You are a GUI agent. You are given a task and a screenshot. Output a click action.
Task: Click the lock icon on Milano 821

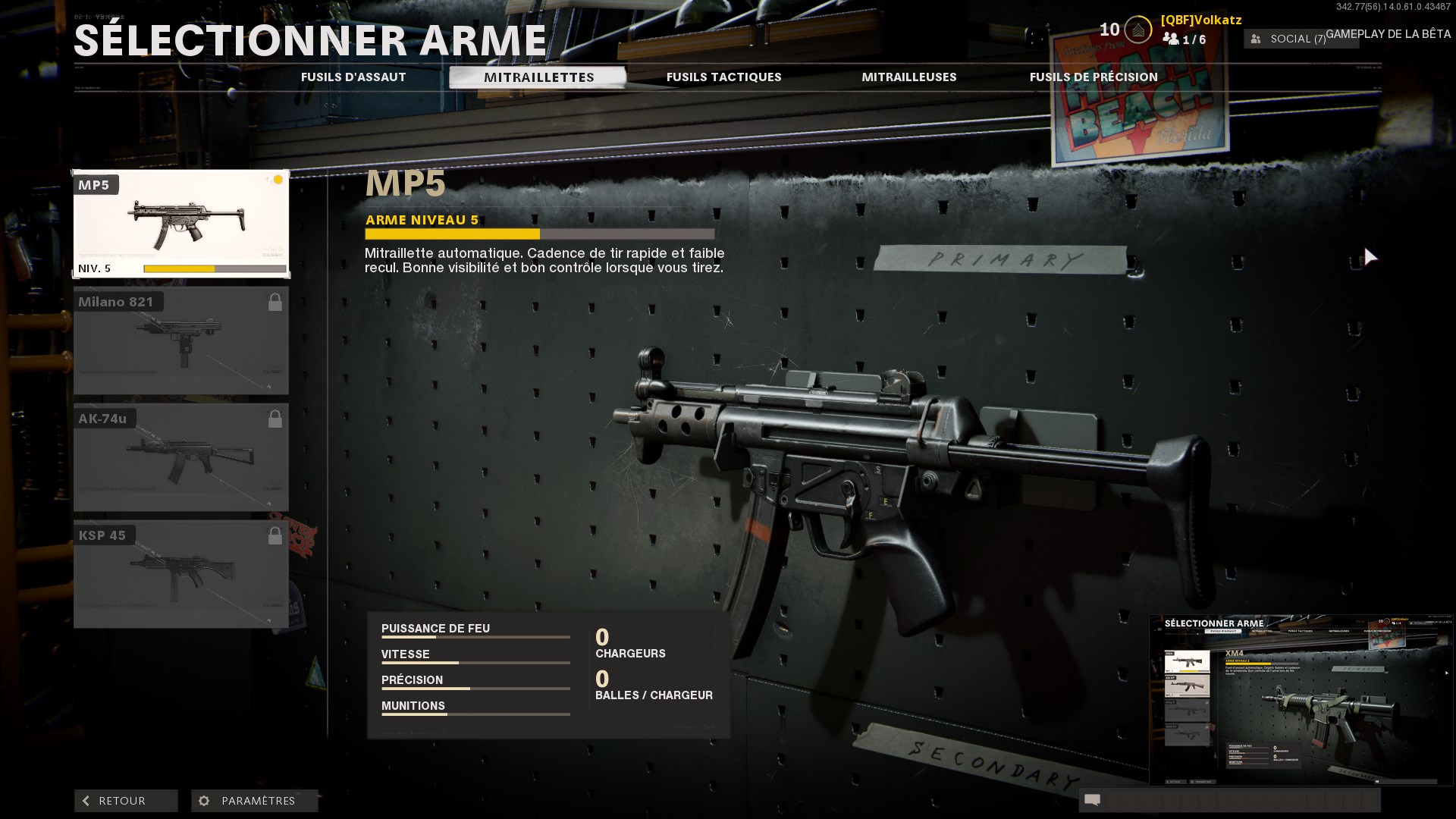click(276, 300)
